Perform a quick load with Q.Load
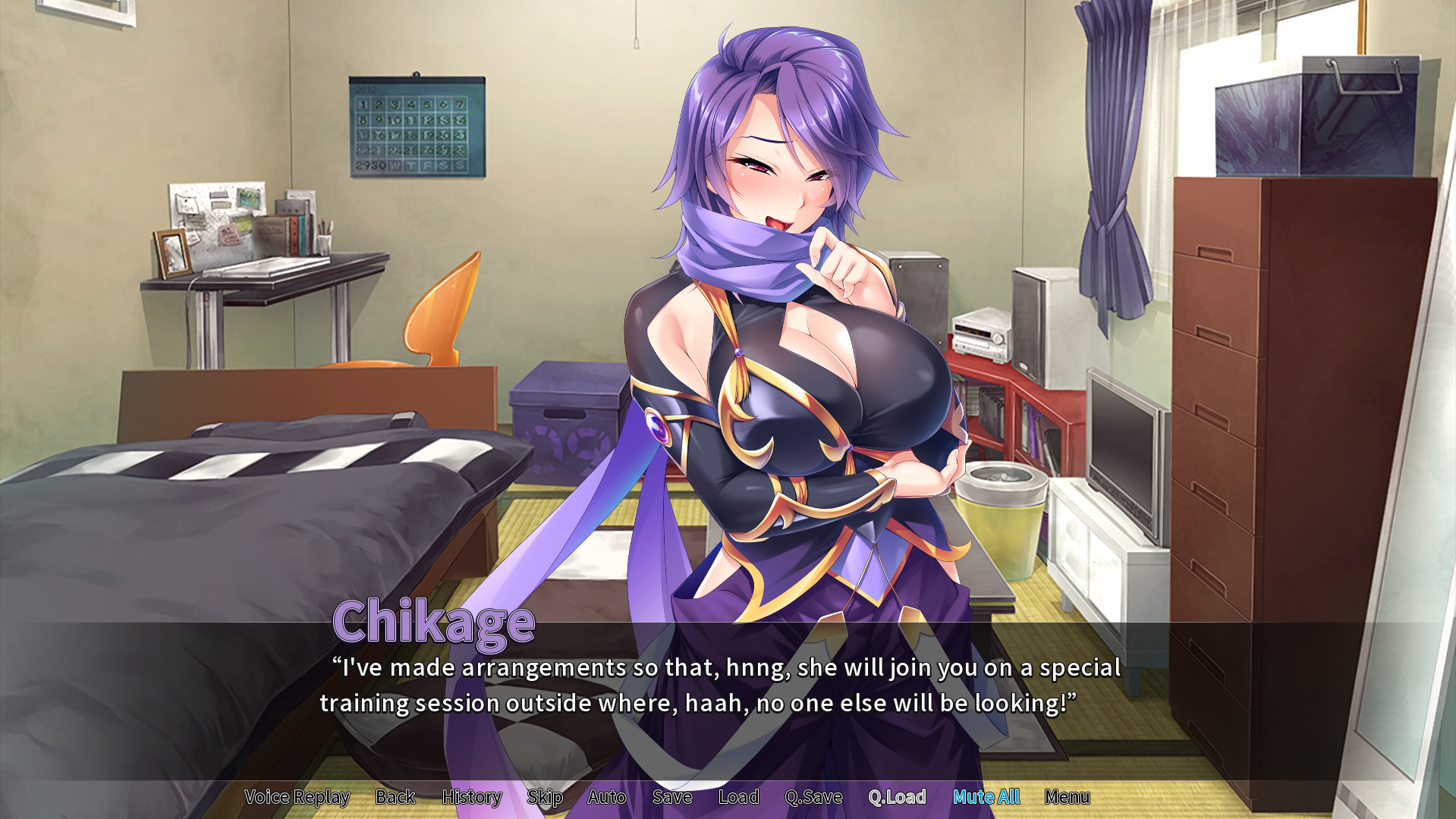This screenshot has width=1456, height=819. pyautogui.click(x=898, y=797)
